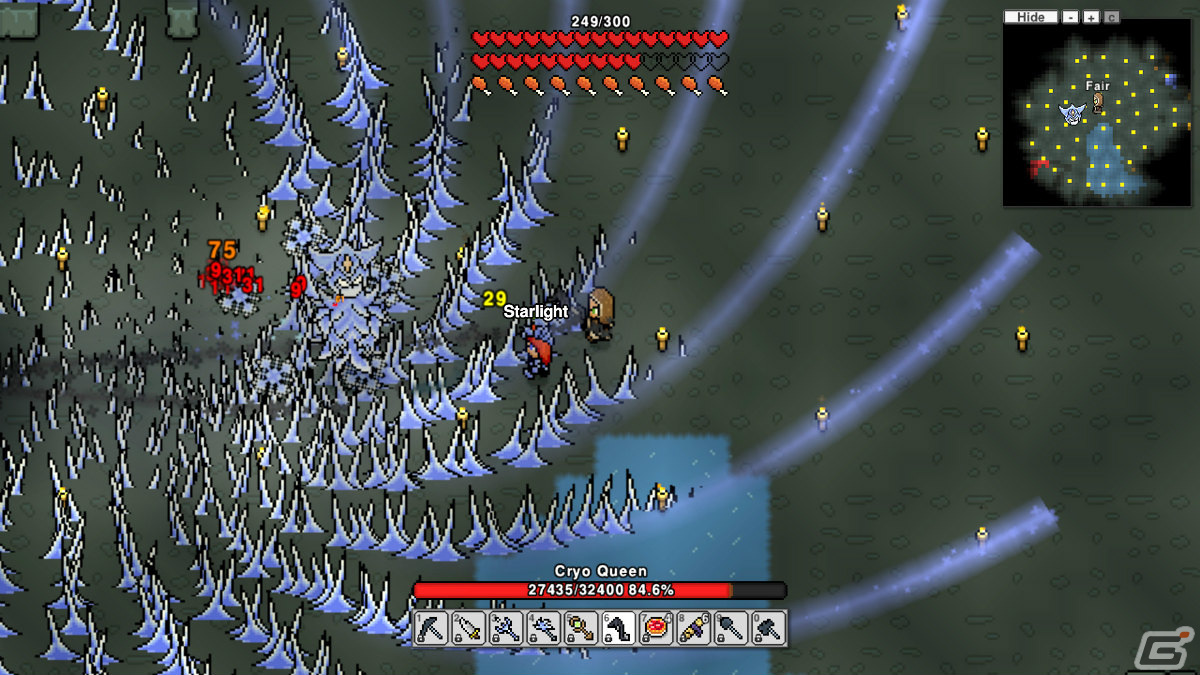1200x675 pixels.
Task: Use the red food item in slot 7
Action: [x=657, y=628]
